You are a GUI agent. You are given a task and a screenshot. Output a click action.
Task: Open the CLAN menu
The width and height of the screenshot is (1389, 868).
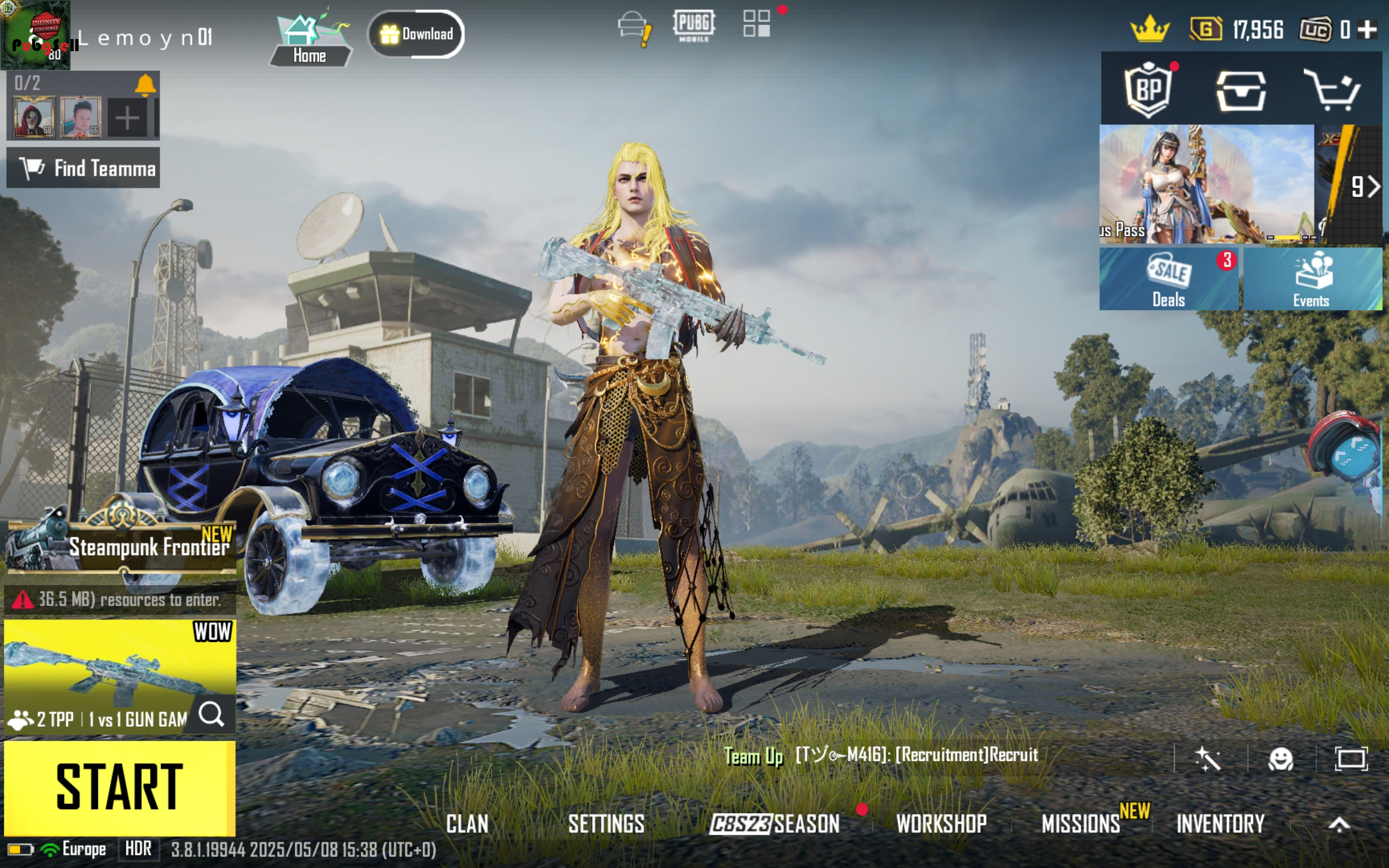[467, 824]
